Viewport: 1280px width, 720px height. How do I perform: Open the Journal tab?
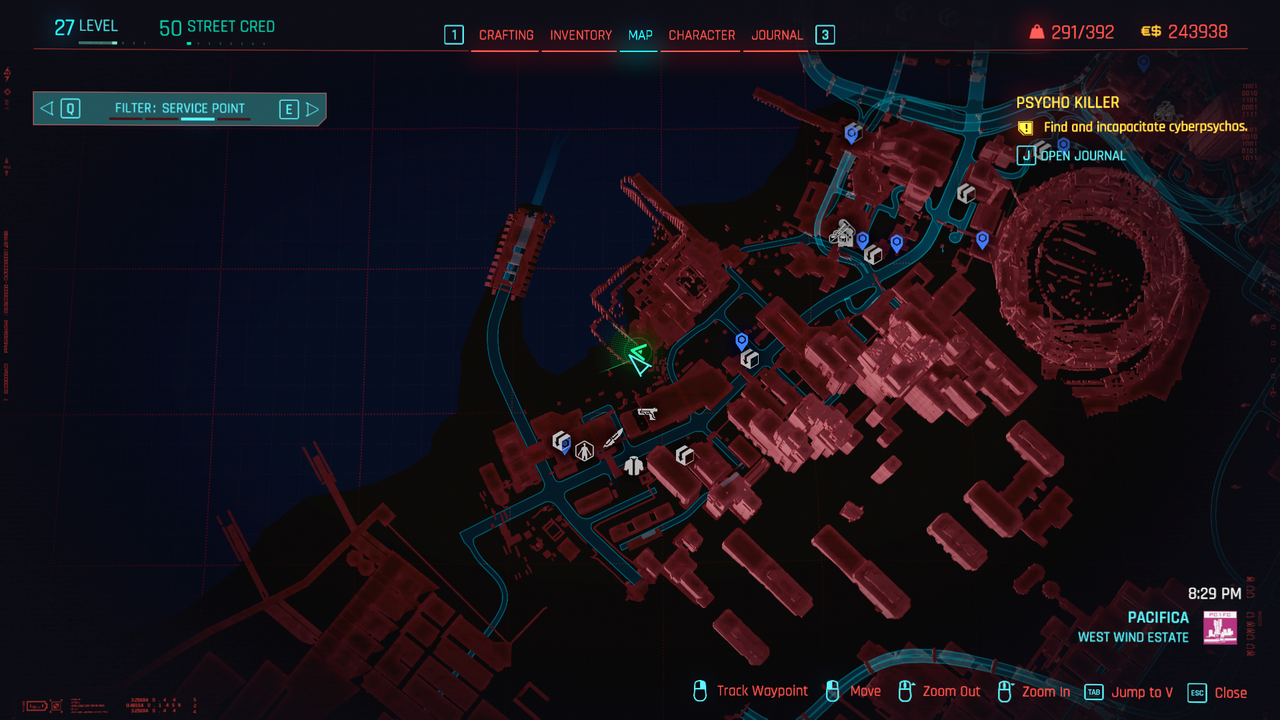777,35
